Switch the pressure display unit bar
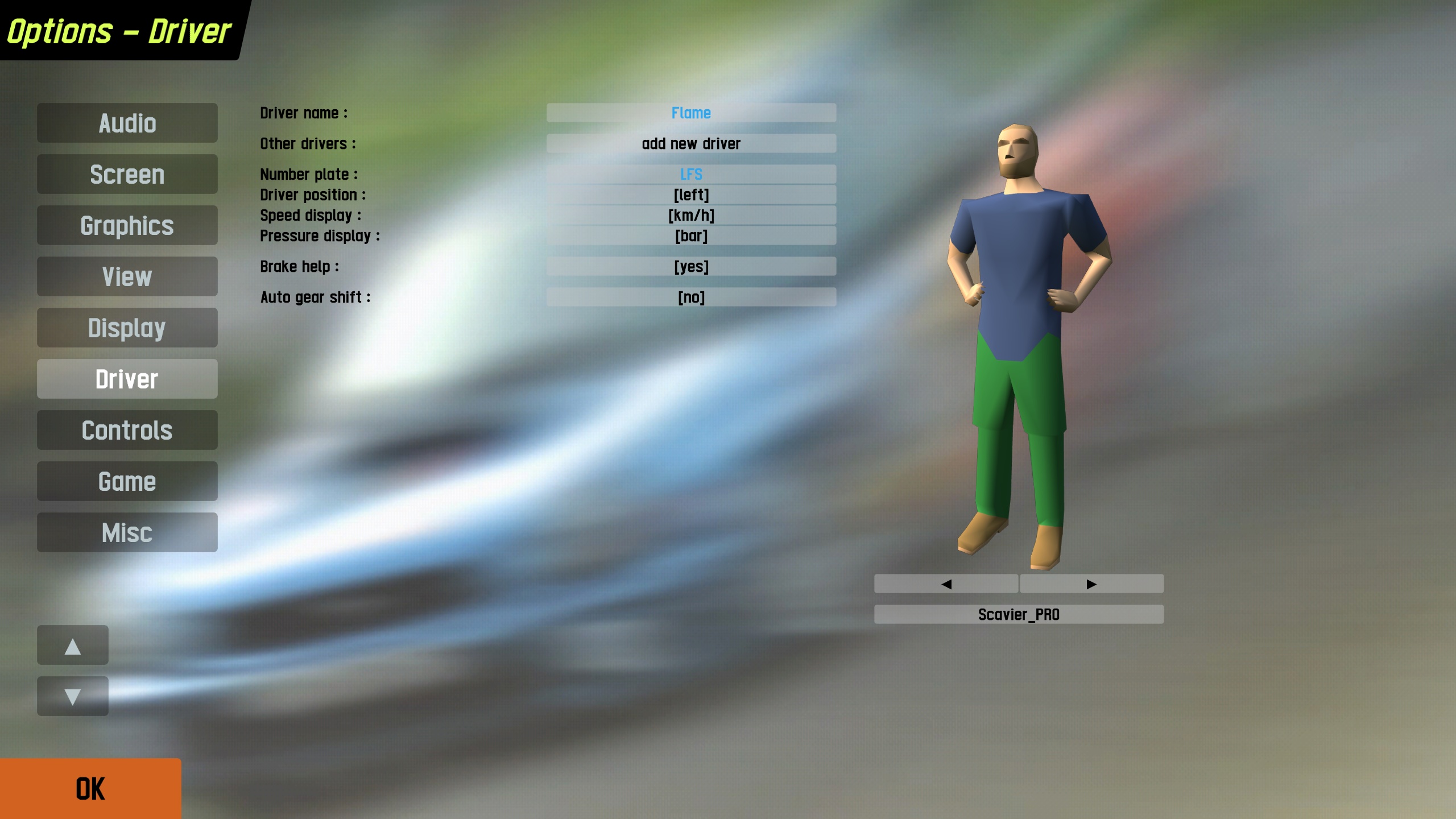The height and width of the screenshot is (819, 1456). pos(691,235)
